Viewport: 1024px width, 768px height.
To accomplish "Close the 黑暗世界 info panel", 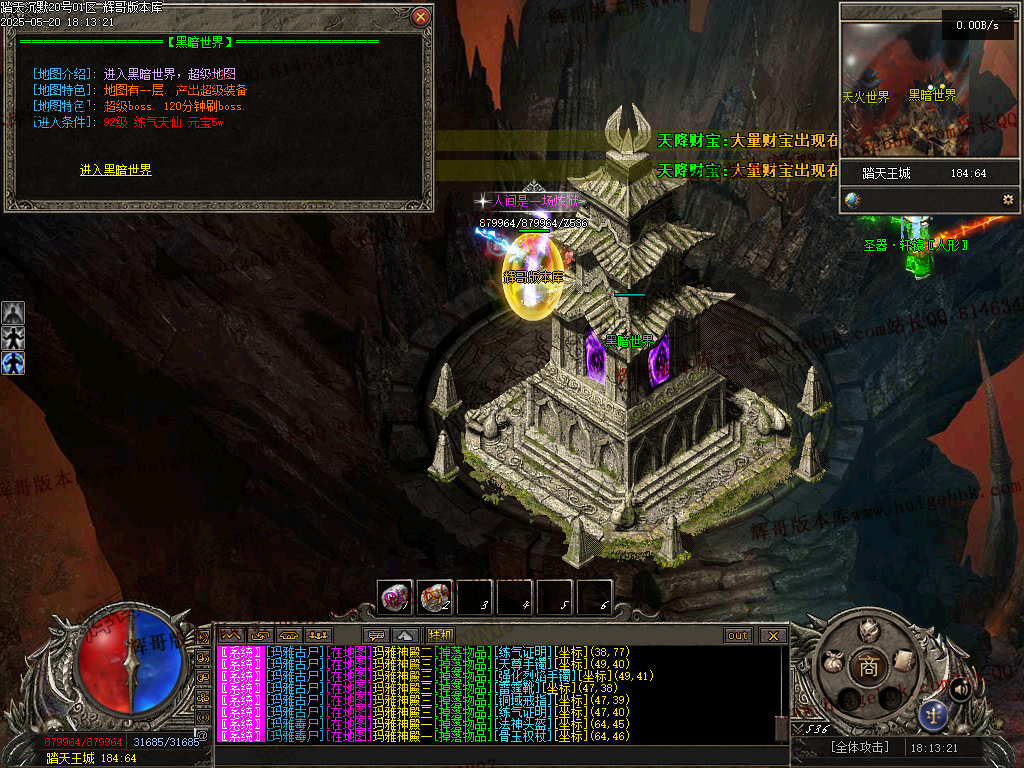I will point(421,16).
